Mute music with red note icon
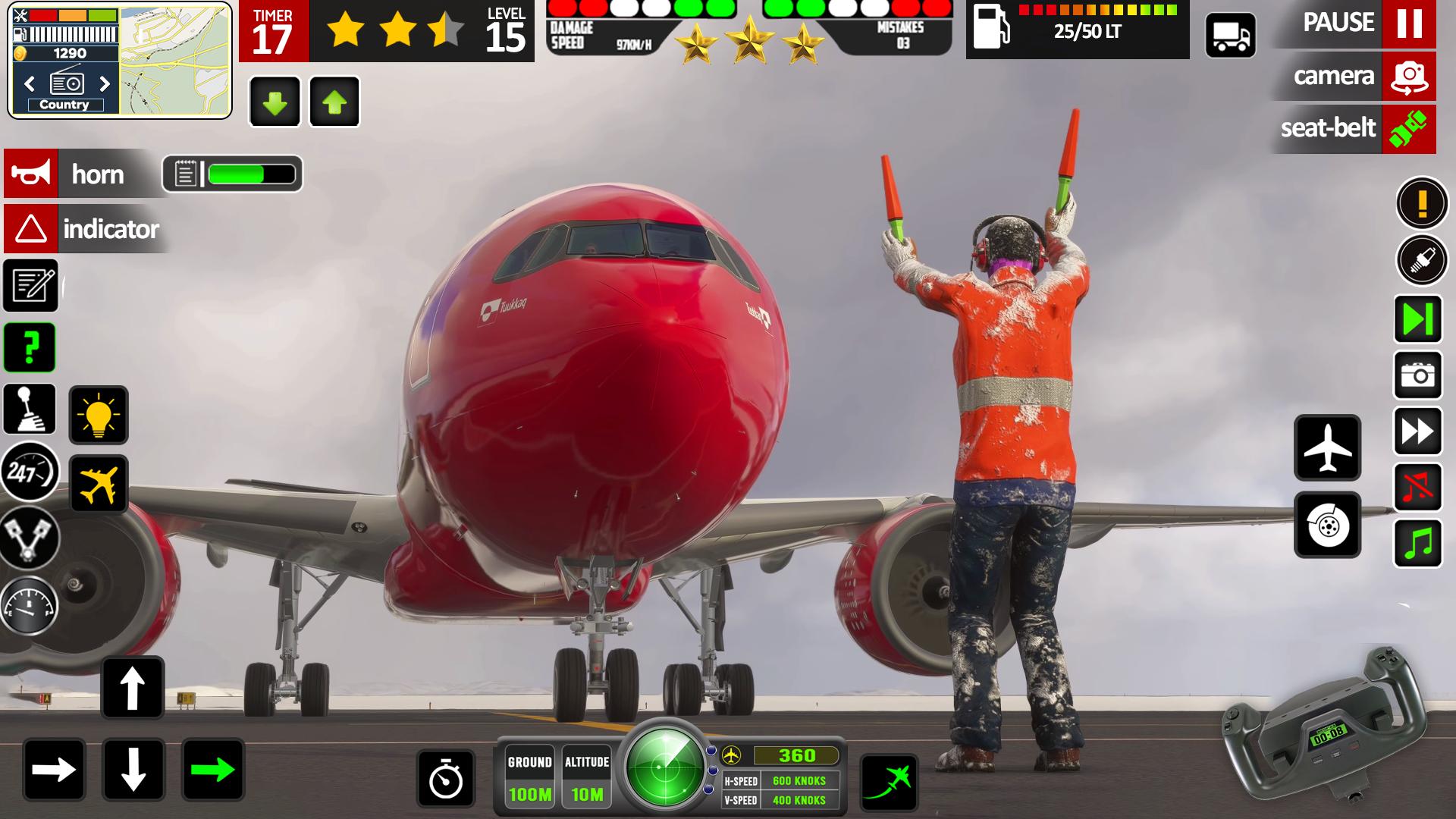This screenshot has height=819, width=1456. [1417, 487]
